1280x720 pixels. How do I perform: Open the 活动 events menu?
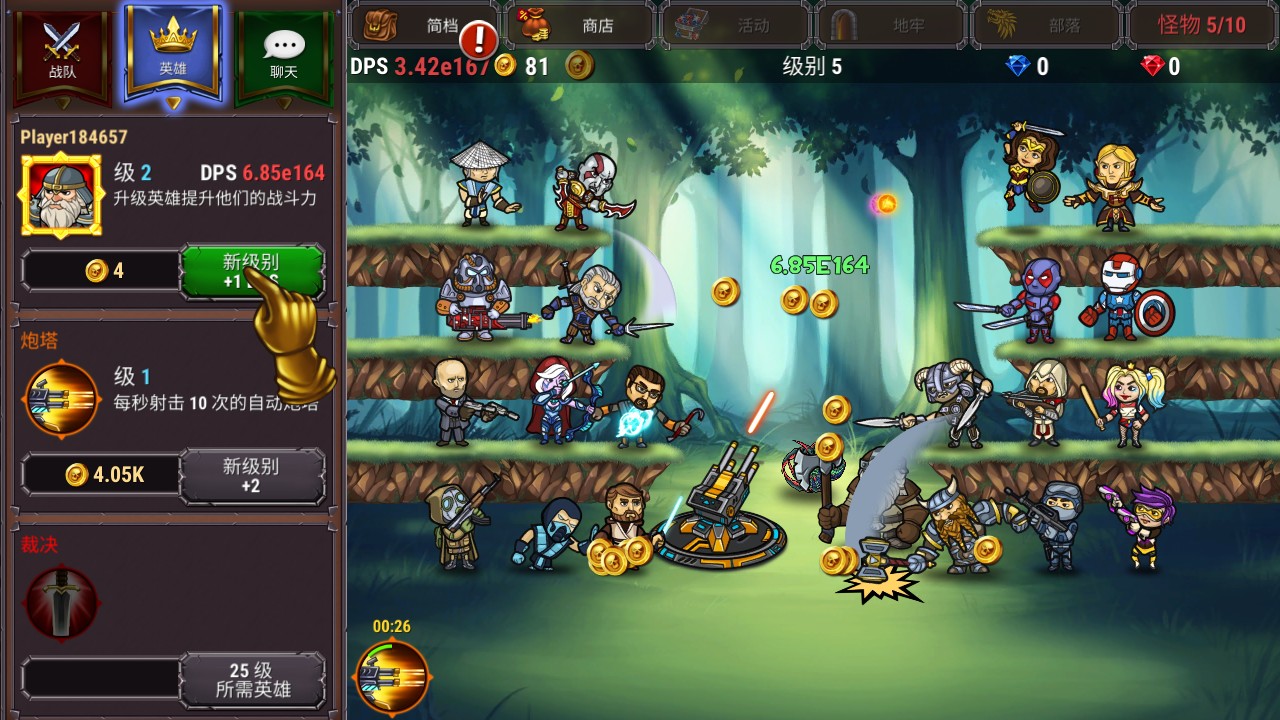736,25
